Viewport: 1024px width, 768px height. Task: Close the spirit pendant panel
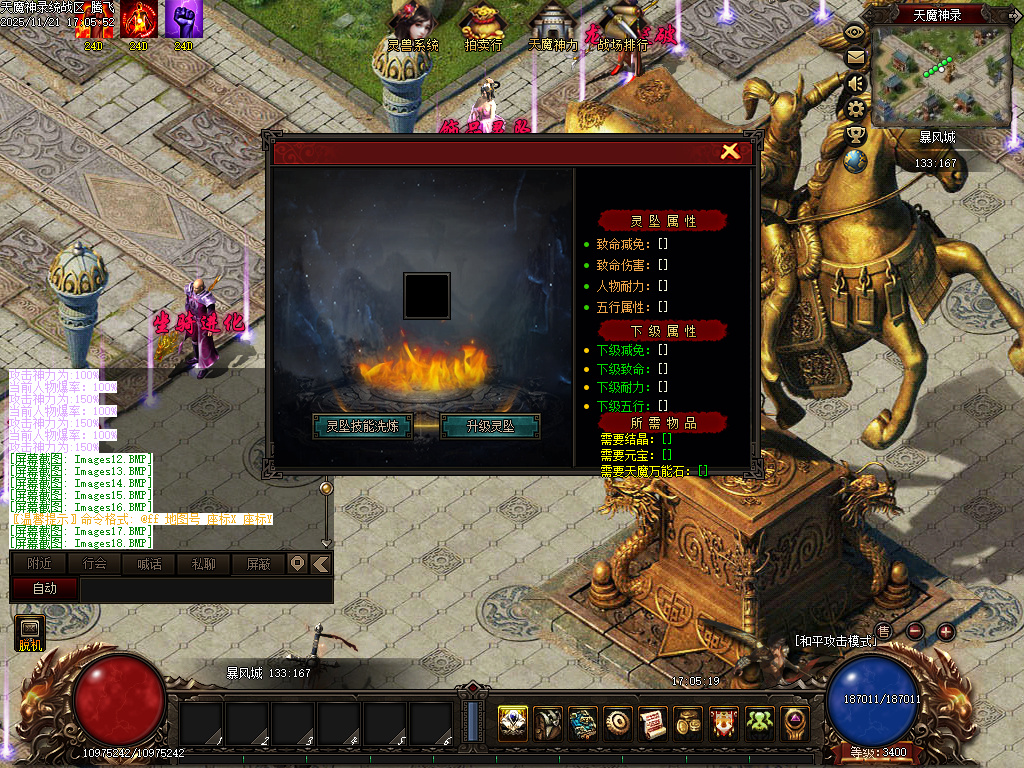[730, 151]
